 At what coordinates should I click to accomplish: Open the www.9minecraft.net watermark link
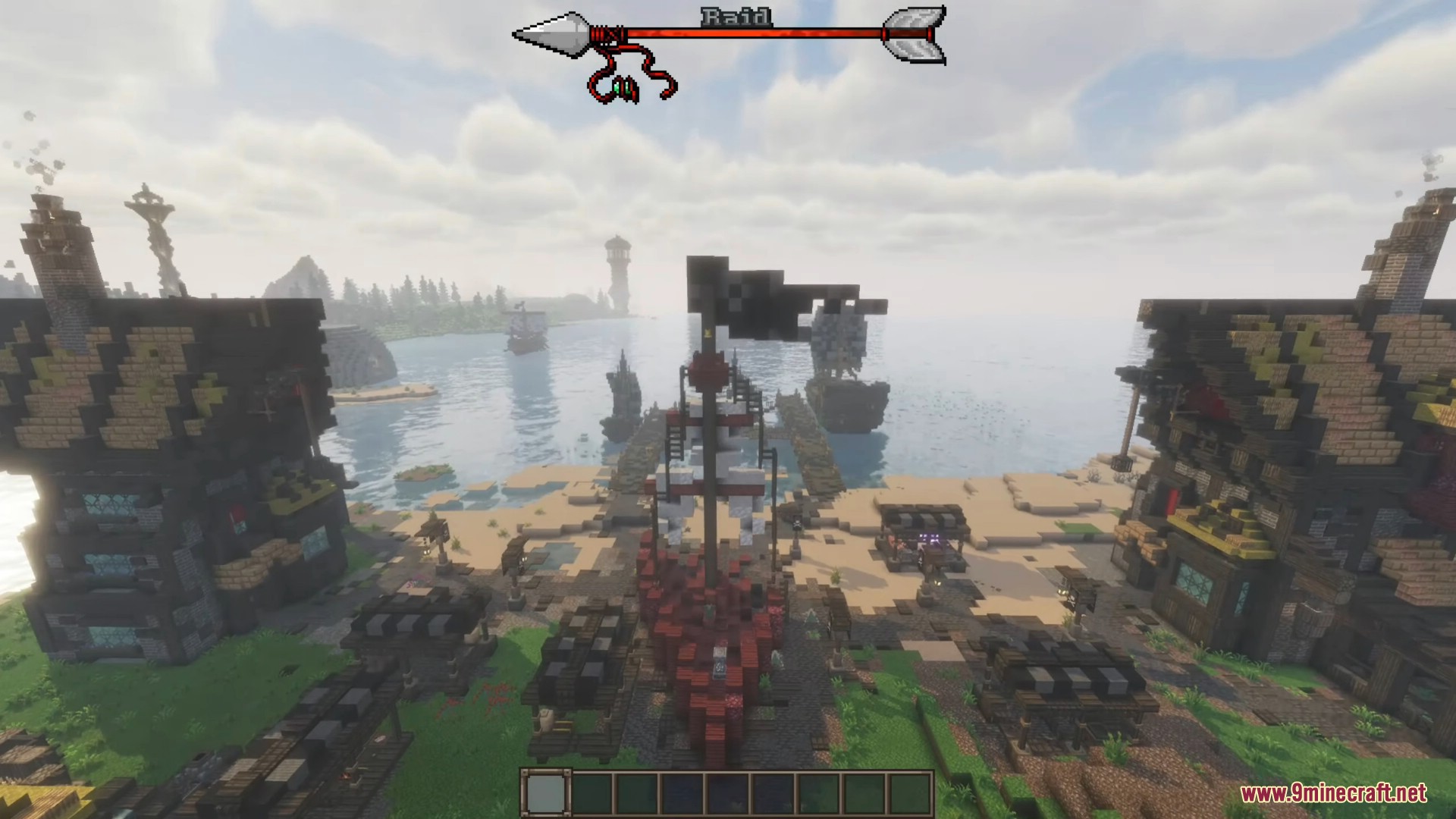[x=1333, y=793]
